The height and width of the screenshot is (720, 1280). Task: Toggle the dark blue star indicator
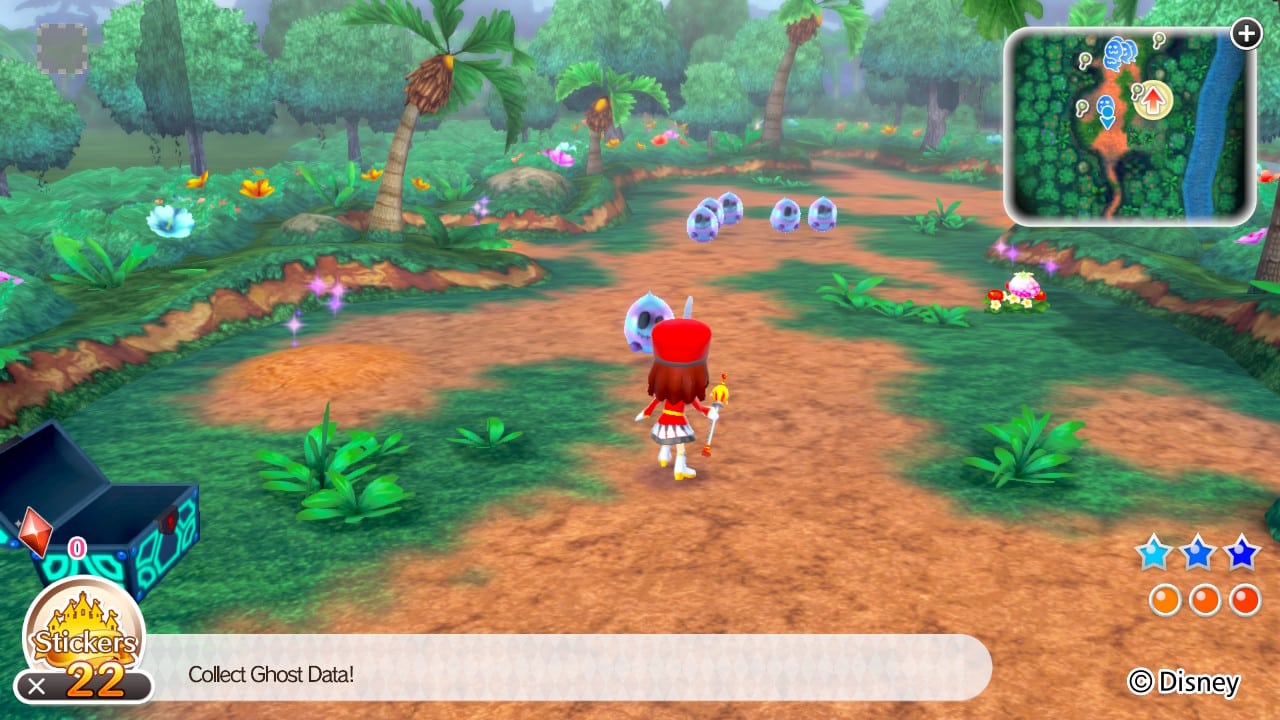click(1240, 550)
